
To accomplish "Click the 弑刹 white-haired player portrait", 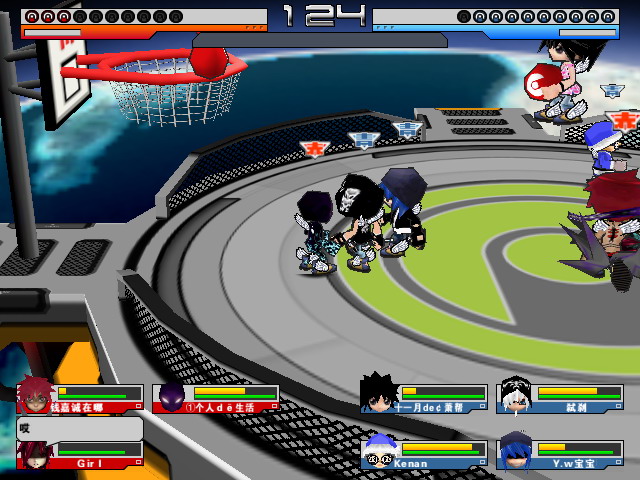I will click(x=516, y=396).
